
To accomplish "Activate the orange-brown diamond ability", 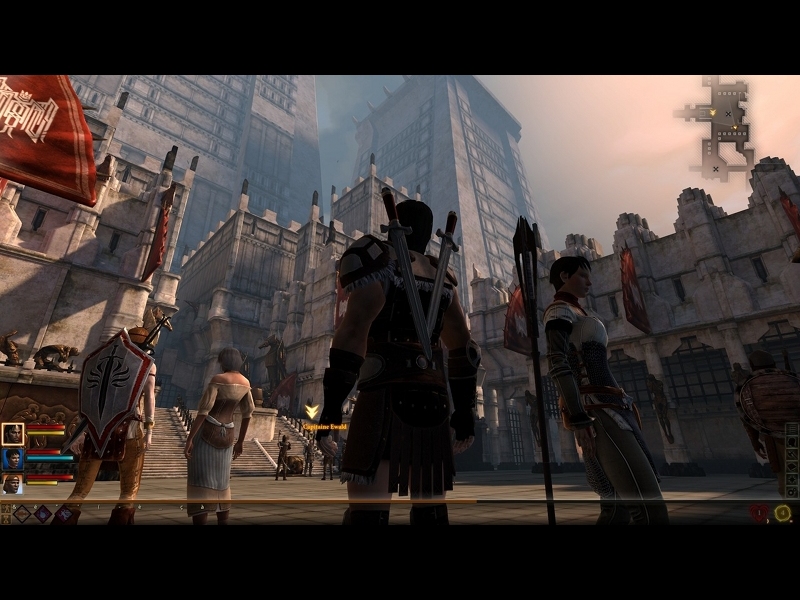I will 20,514.
